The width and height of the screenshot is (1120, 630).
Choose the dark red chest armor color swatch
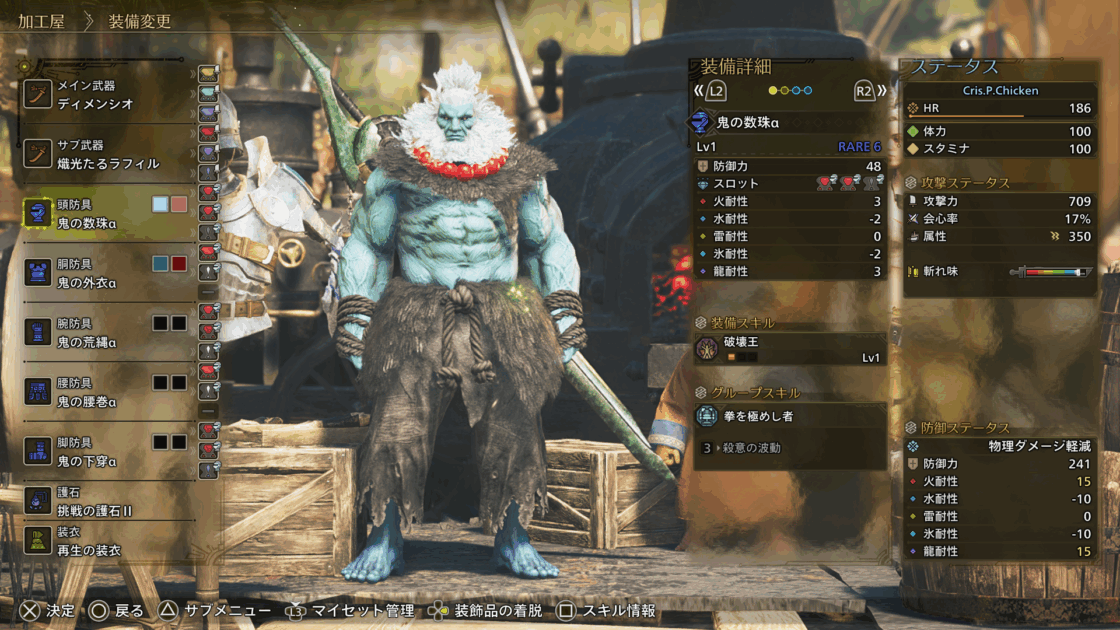(x=179, y=264)
